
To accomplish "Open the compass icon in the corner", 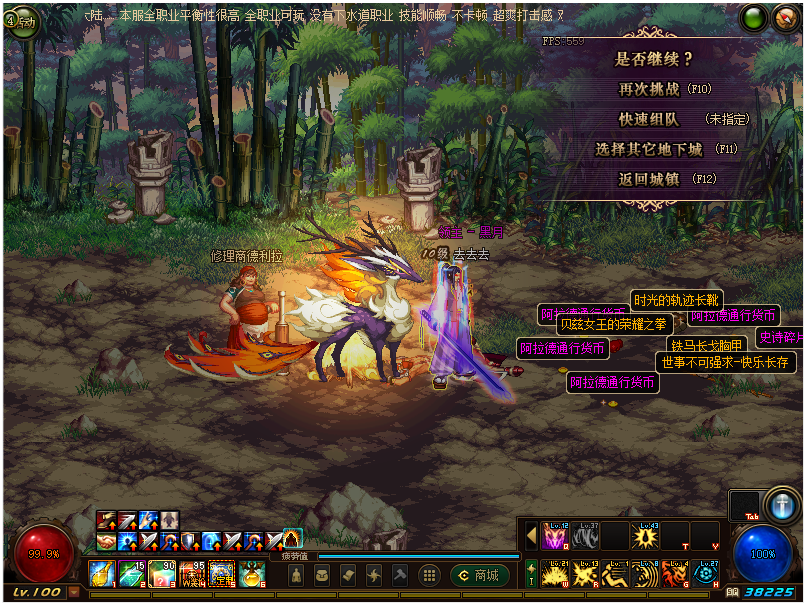I will [x=786, y=17].
